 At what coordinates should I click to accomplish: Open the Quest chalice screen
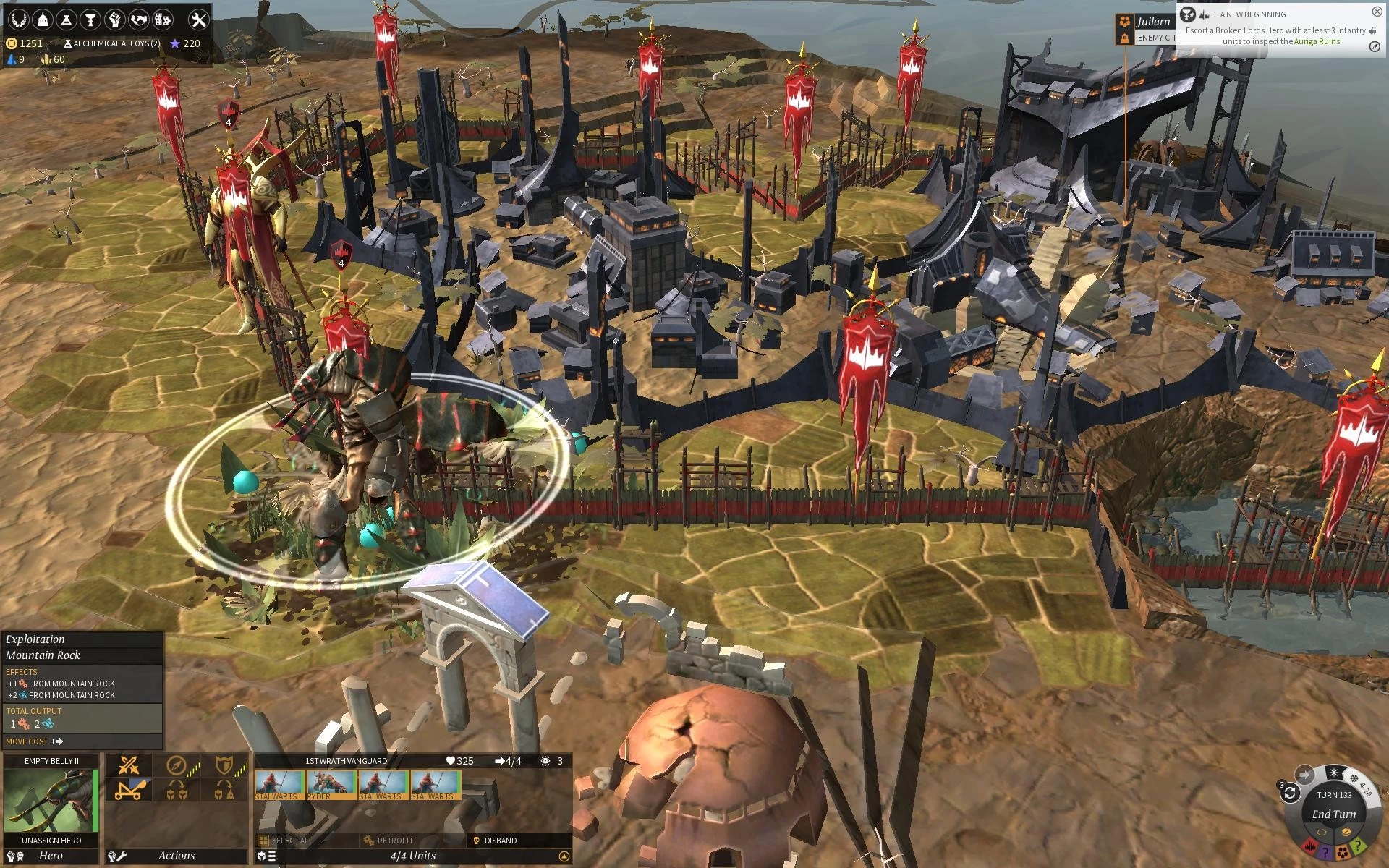click(x=90, y=20)
